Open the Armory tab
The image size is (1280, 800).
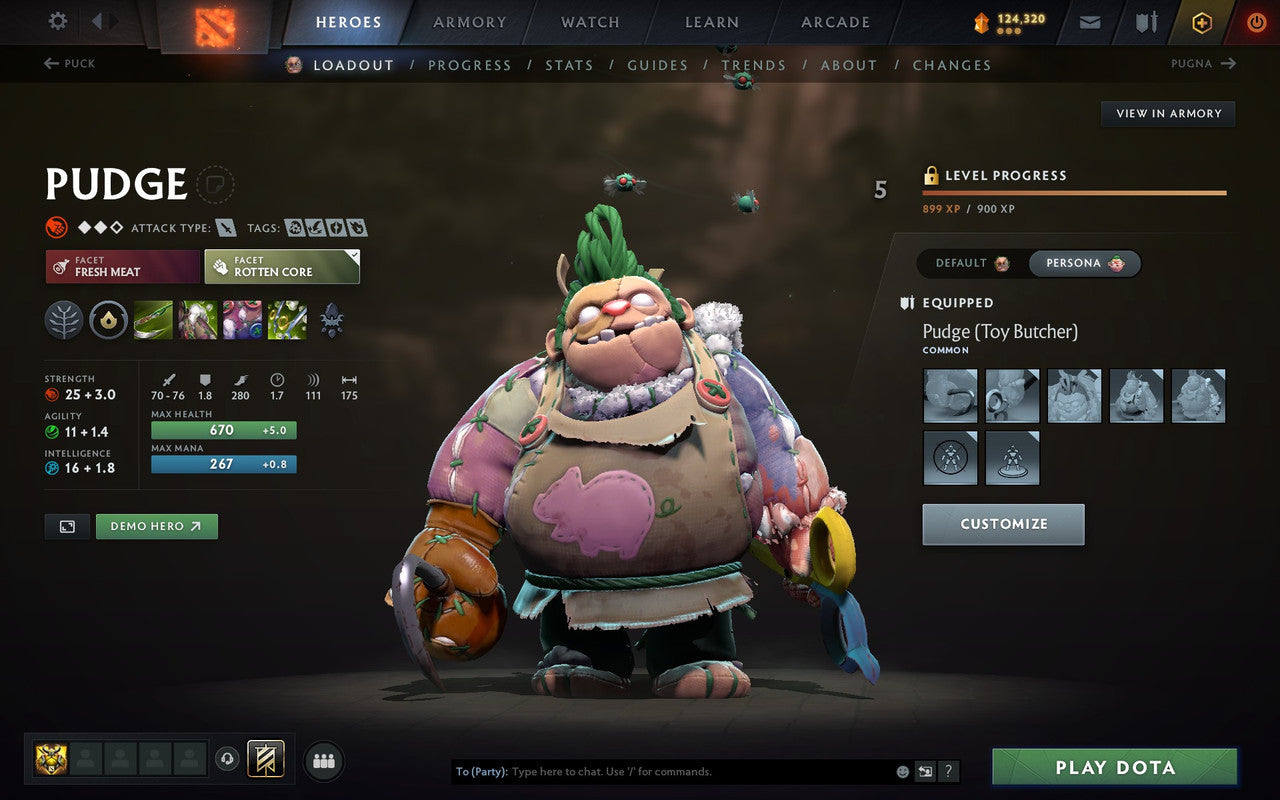coord(469,22)
